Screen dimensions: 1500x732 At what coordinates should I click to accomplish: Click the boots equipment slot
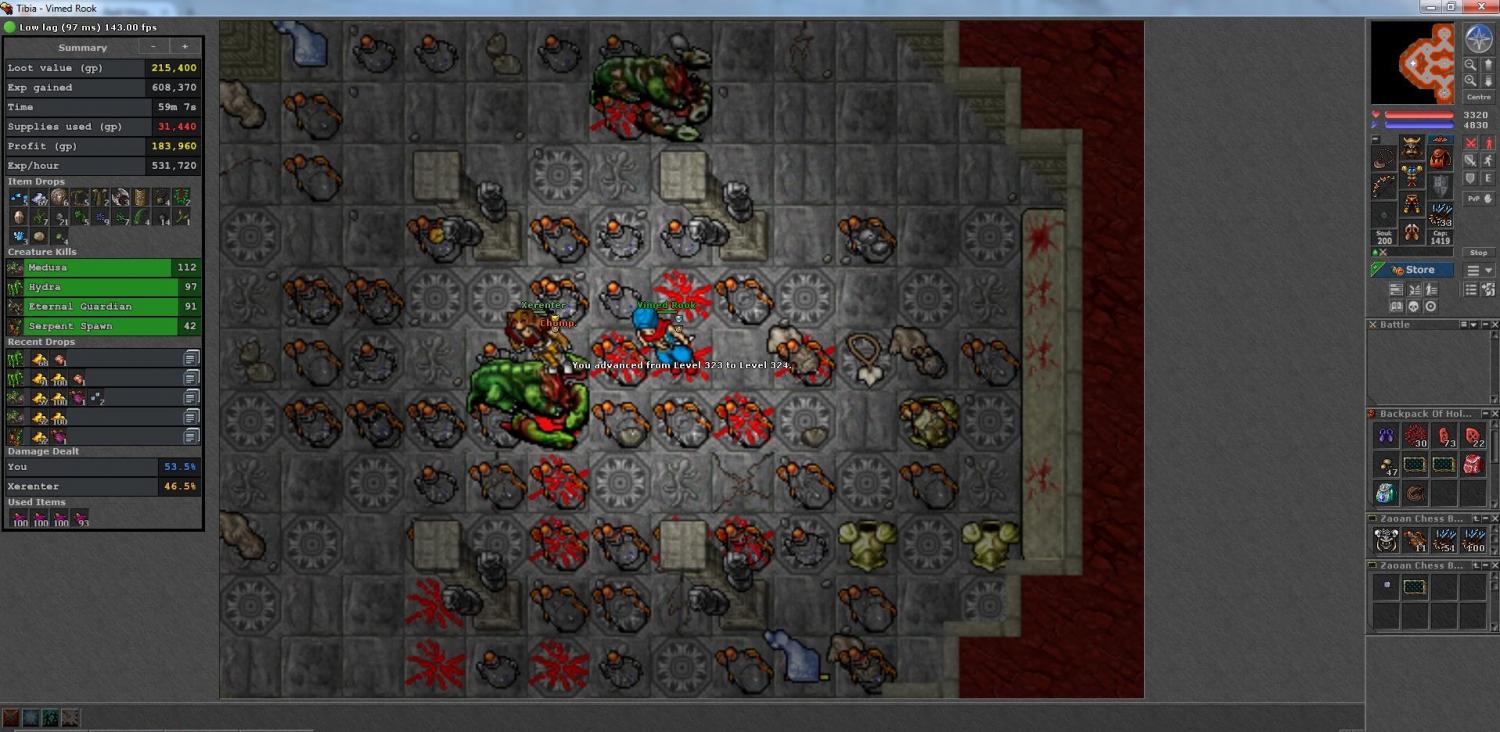pyautogui.click(x=1411, y=233)
